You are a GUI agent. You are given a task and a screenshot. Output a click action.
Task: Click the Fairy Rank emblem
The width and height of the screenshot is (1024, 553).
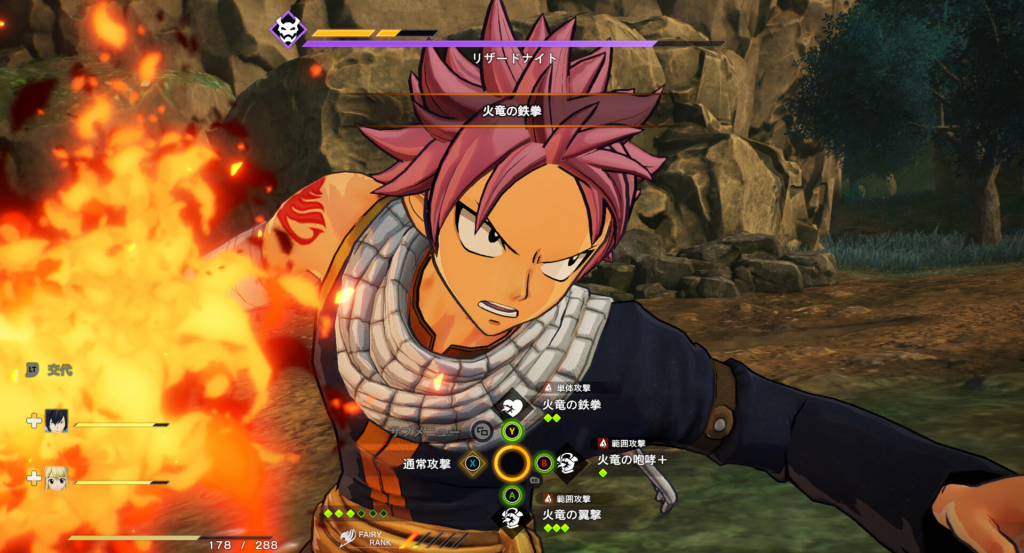(348, 539)
